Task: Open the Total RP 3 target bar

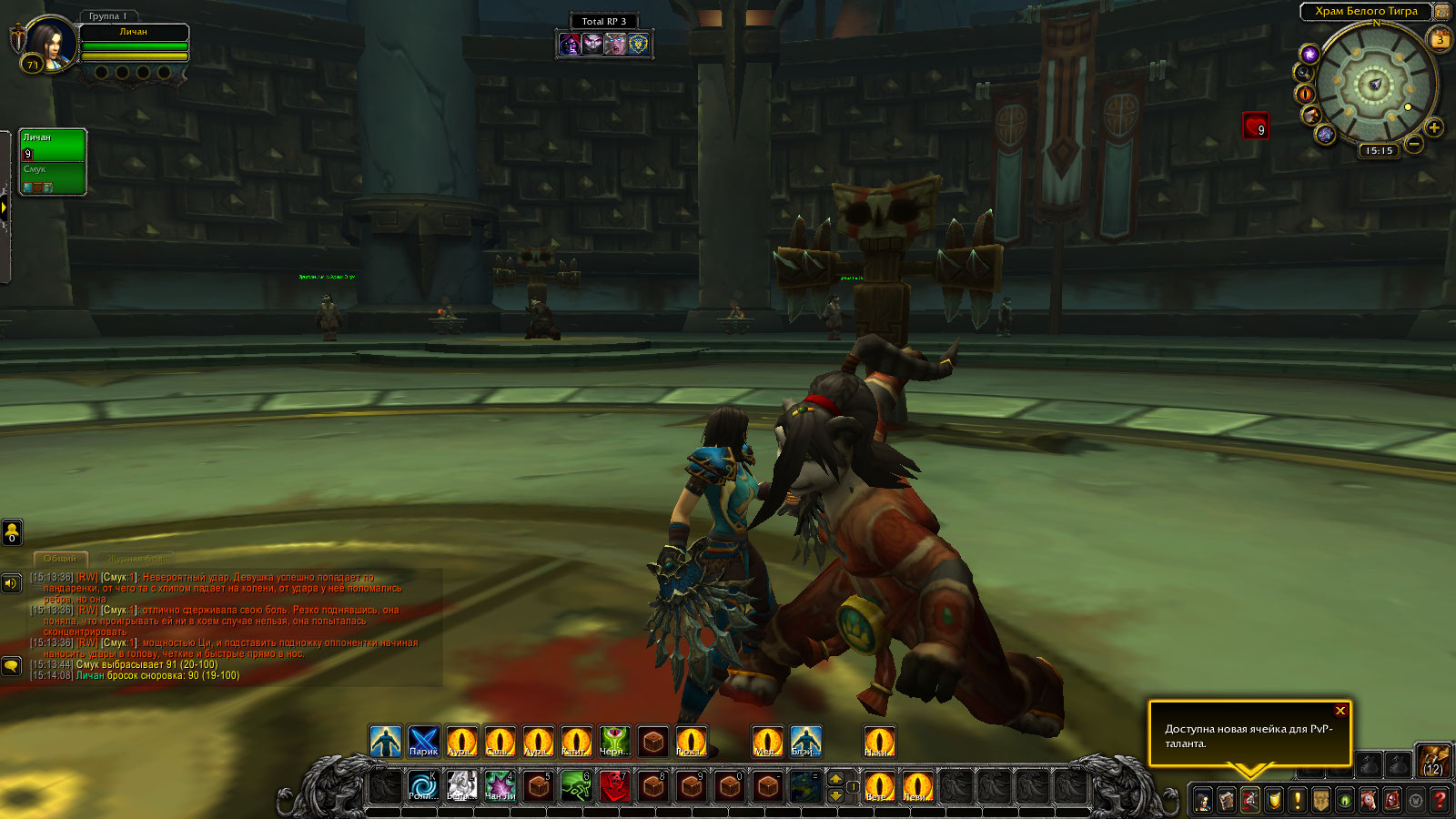Action: [x=604, y=21]
